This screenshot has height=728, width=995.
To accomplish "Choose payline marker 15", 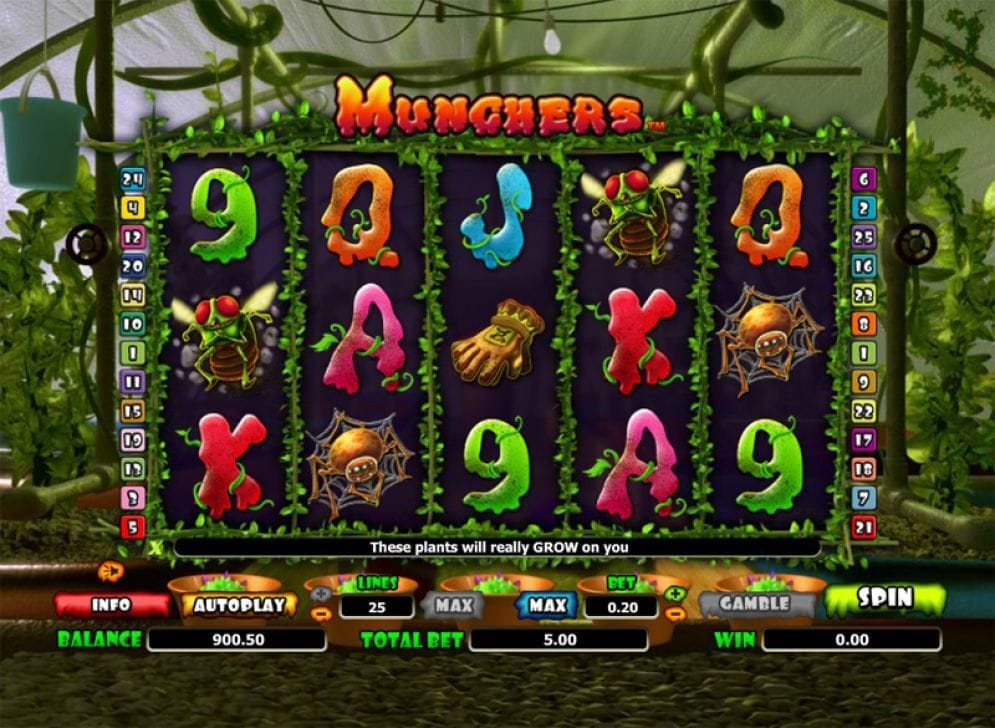I will pyautogui.click(x=133, y=410).
